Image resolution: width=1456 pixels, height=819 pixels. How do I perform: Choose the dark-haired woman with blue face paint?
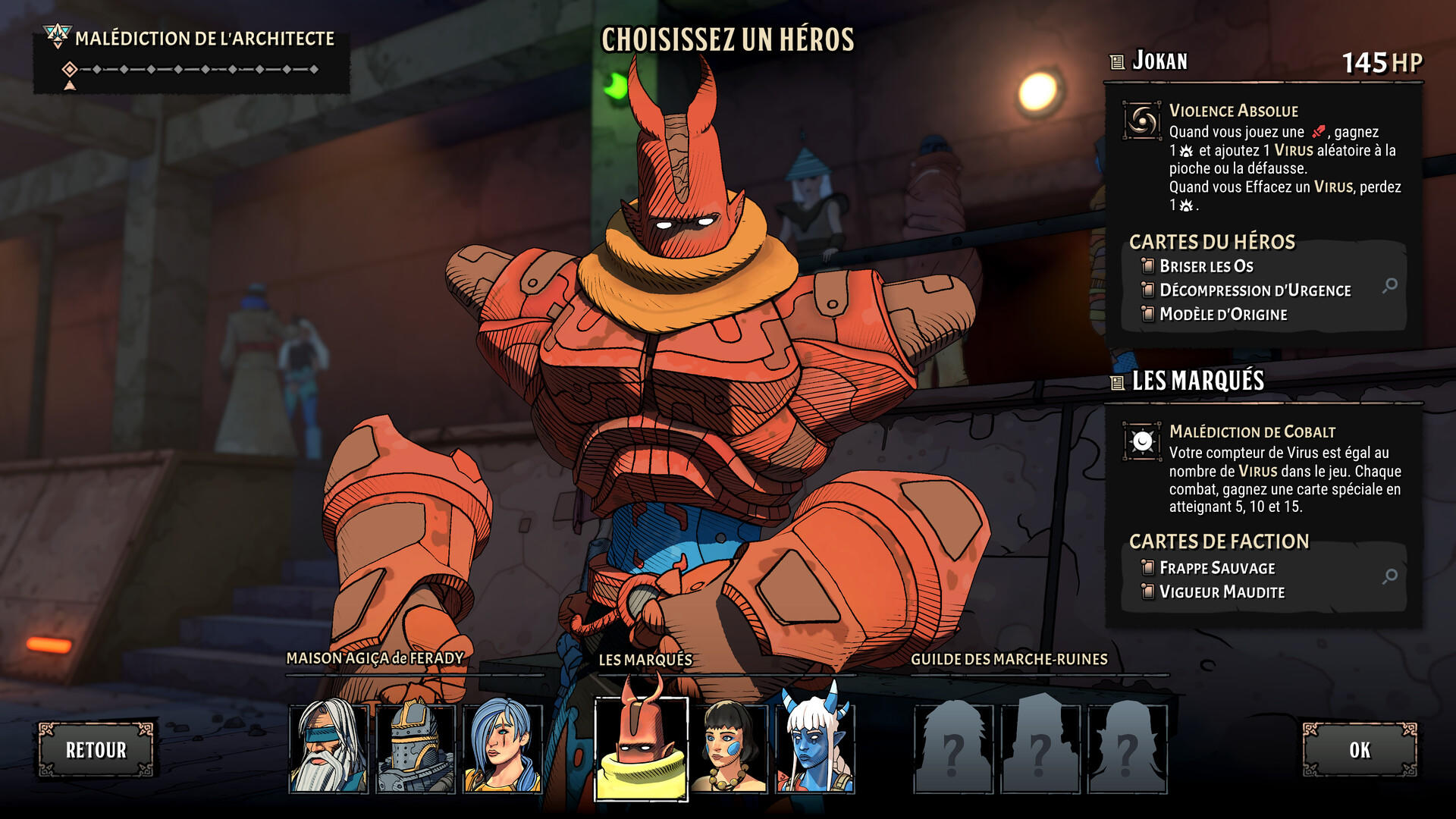[x=729, y=748]
